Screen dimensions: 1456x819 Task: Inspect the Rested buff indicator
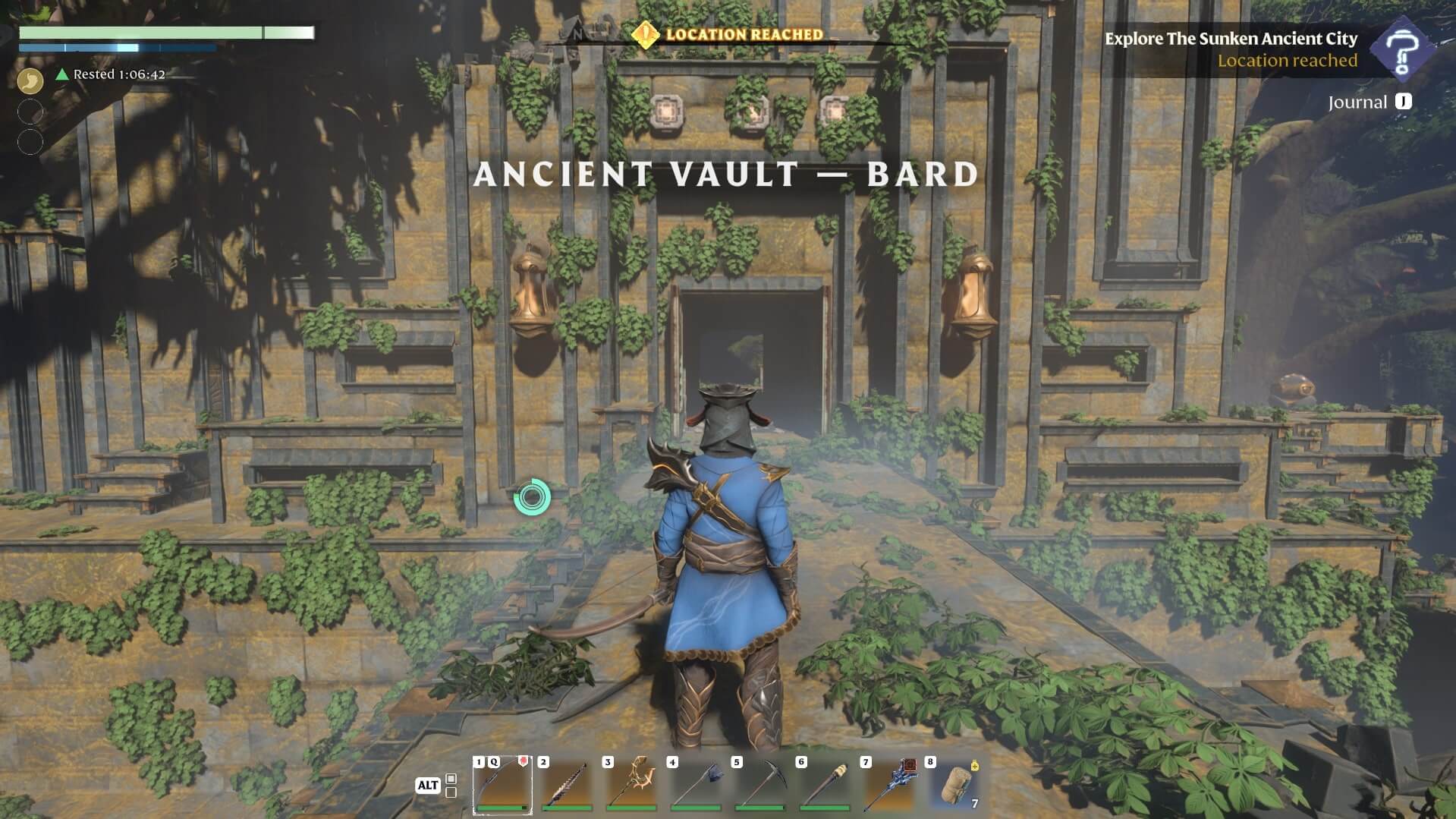pyautogui.click(x=112, y=74)
